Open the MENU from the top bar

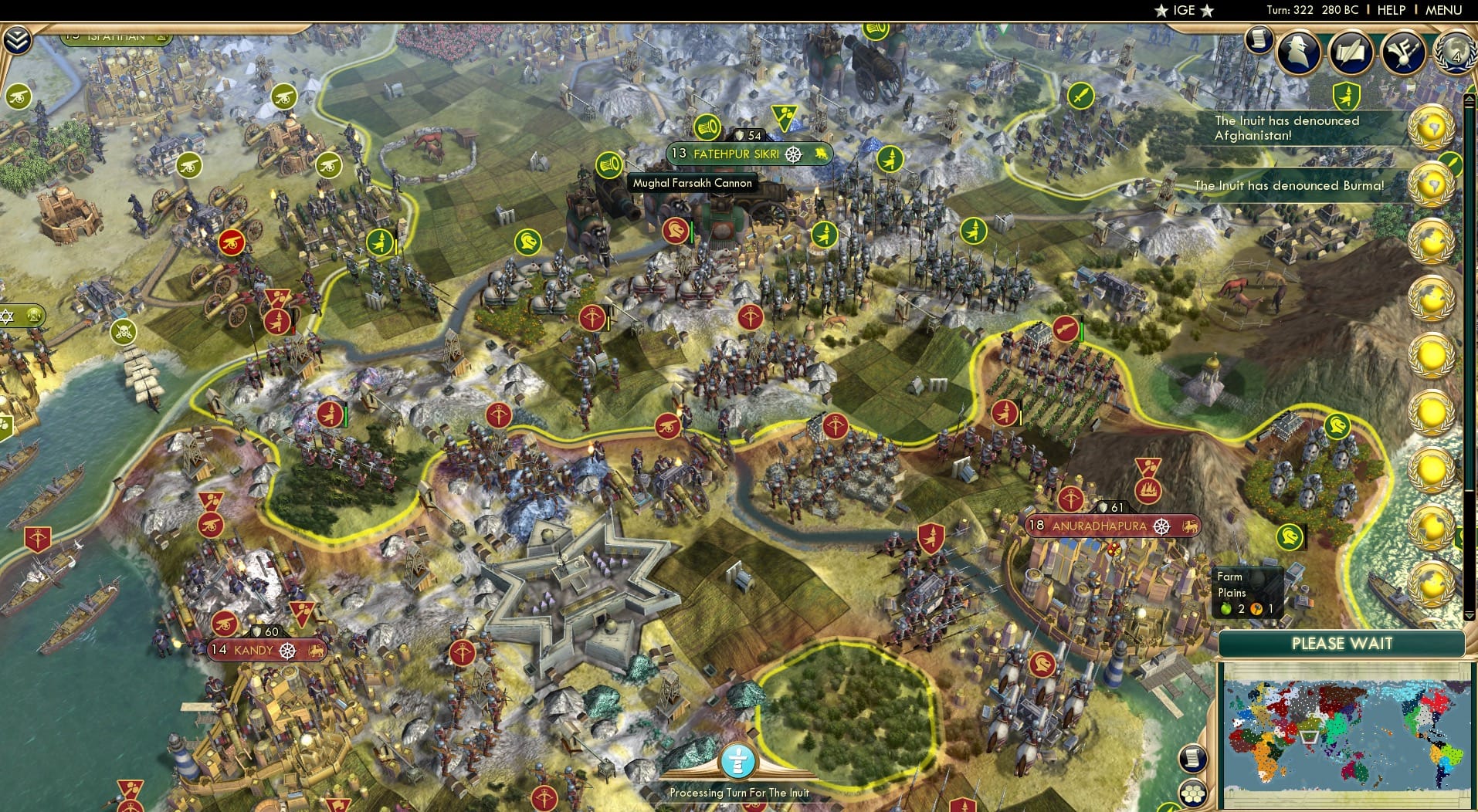[x=1443, y=10]
